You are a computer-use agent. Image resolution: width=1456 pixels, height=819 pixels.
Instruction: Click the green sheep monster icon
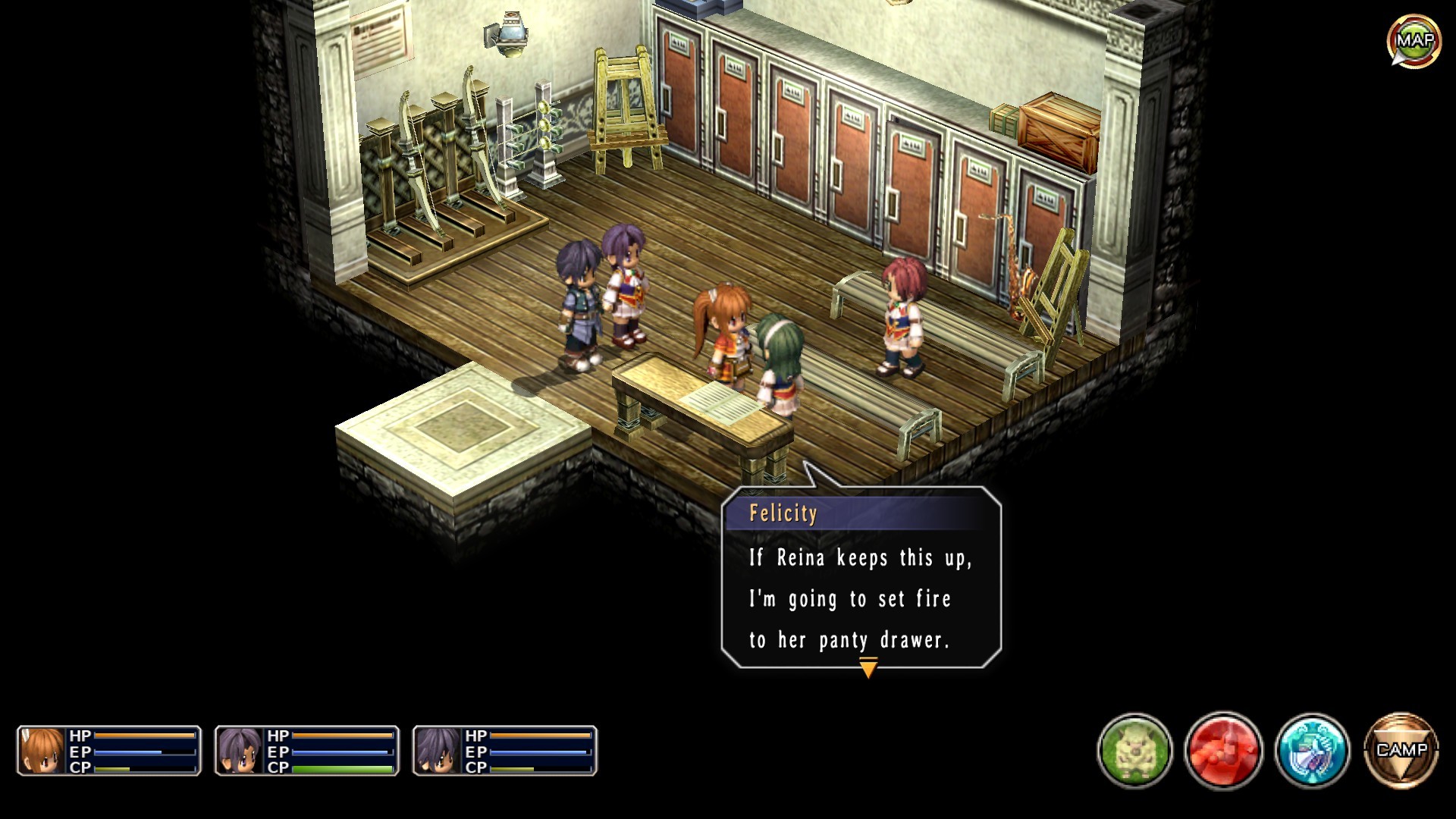(1134, 751)
